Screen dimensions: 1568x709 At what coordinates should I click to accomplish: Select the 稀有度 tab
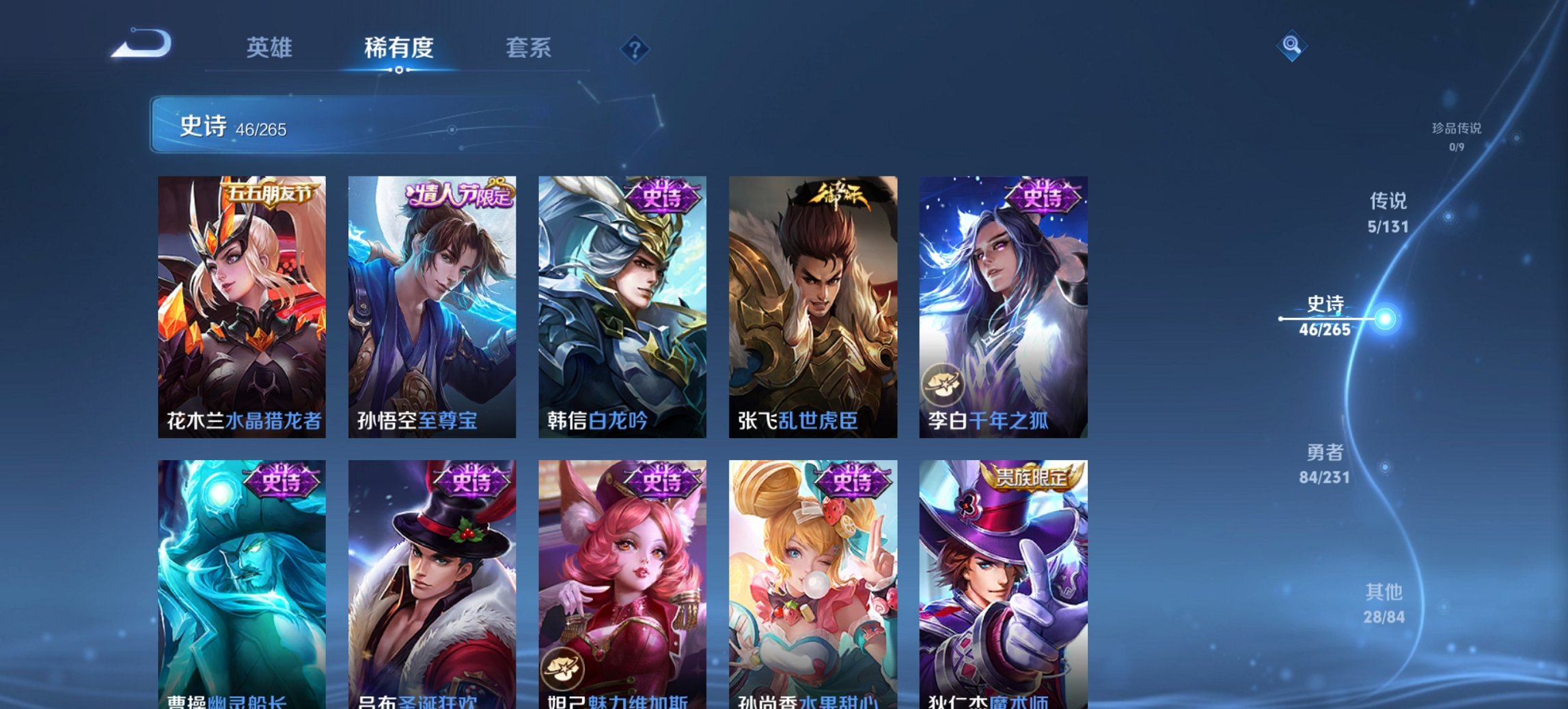[x=400, y=49]
